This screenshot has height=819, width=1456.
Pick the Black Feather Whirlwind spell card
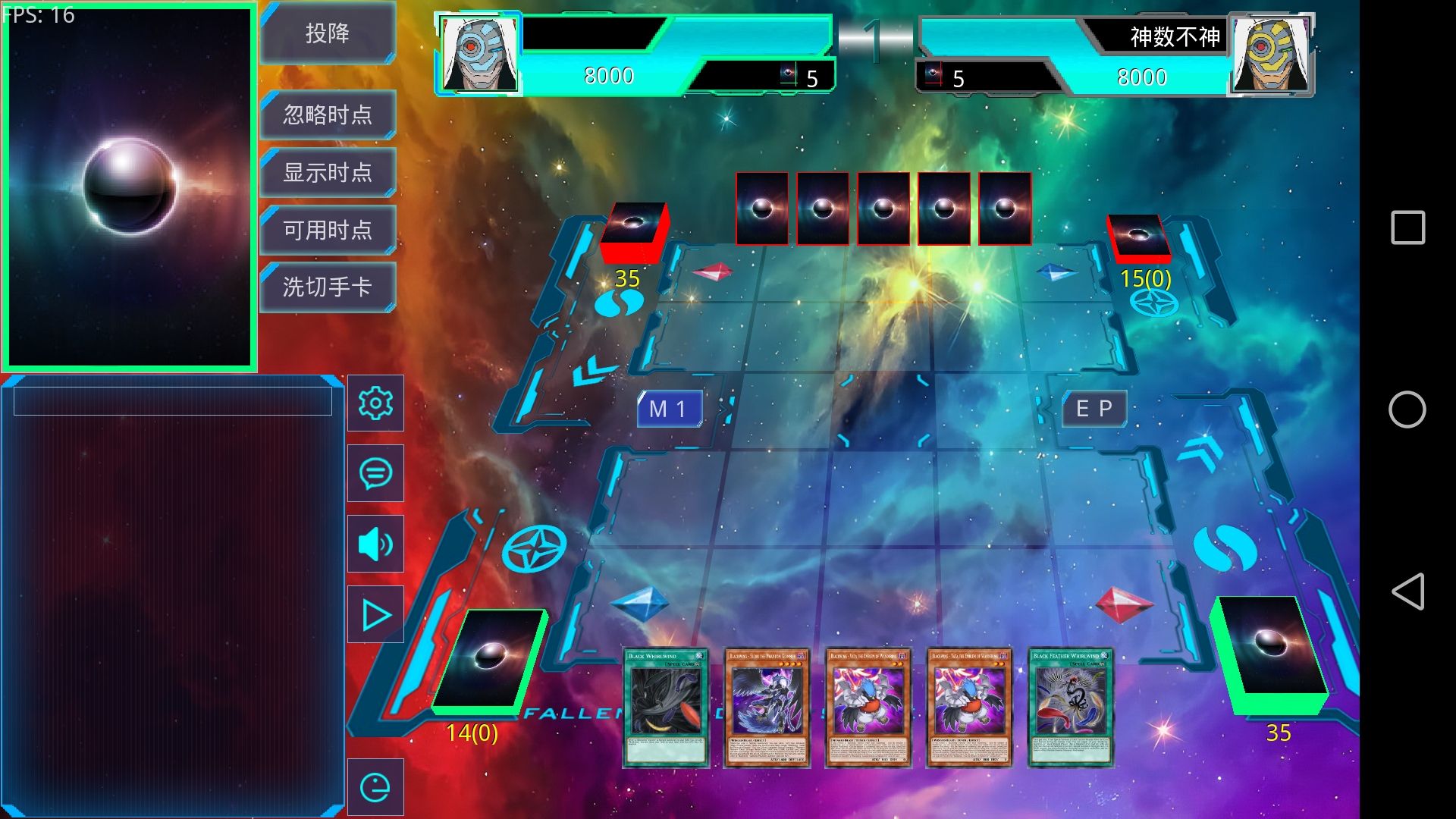click(1070, 708)
